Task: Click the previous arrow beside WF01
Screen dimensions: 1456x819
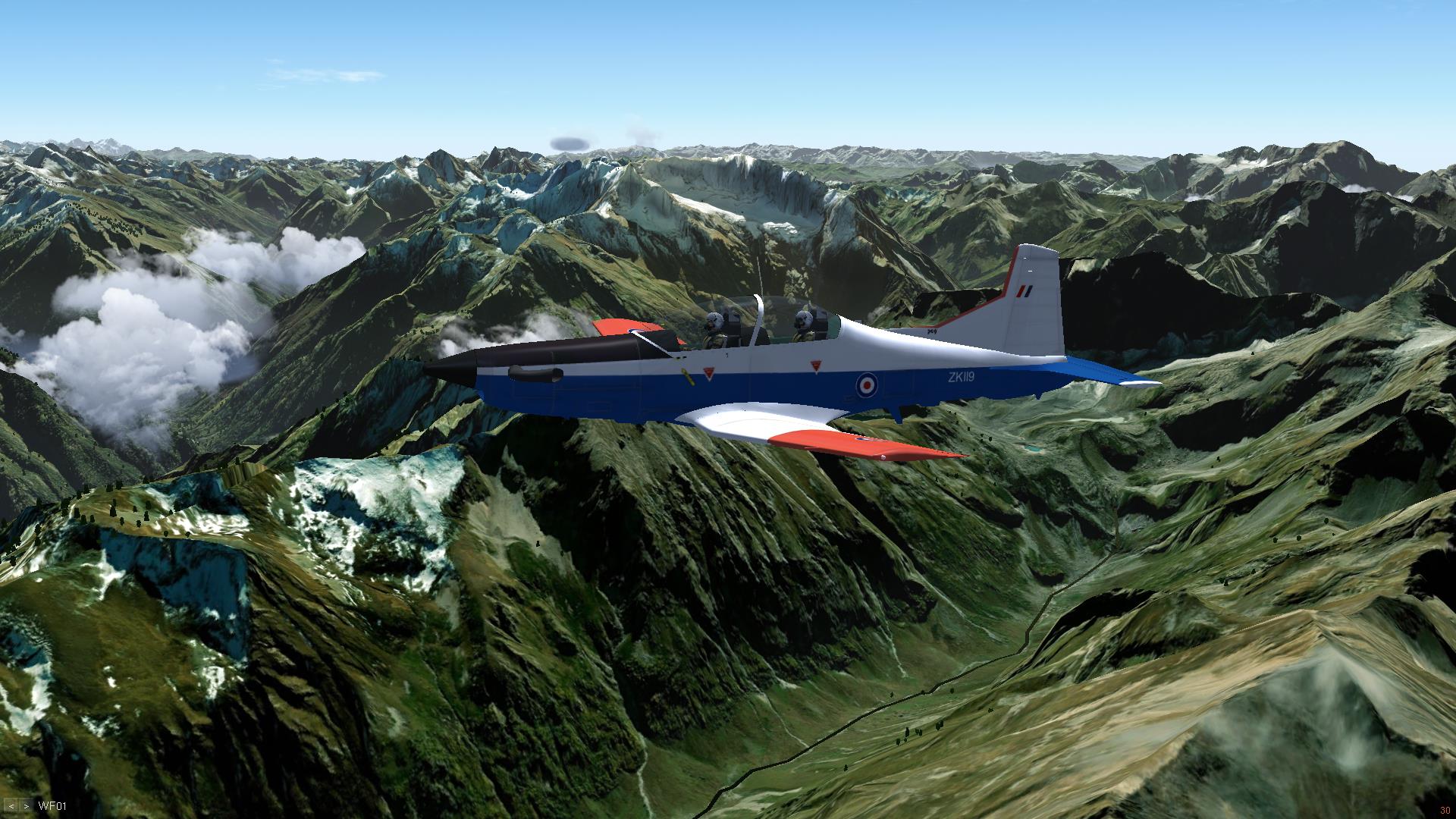Action: coord(12,806)
